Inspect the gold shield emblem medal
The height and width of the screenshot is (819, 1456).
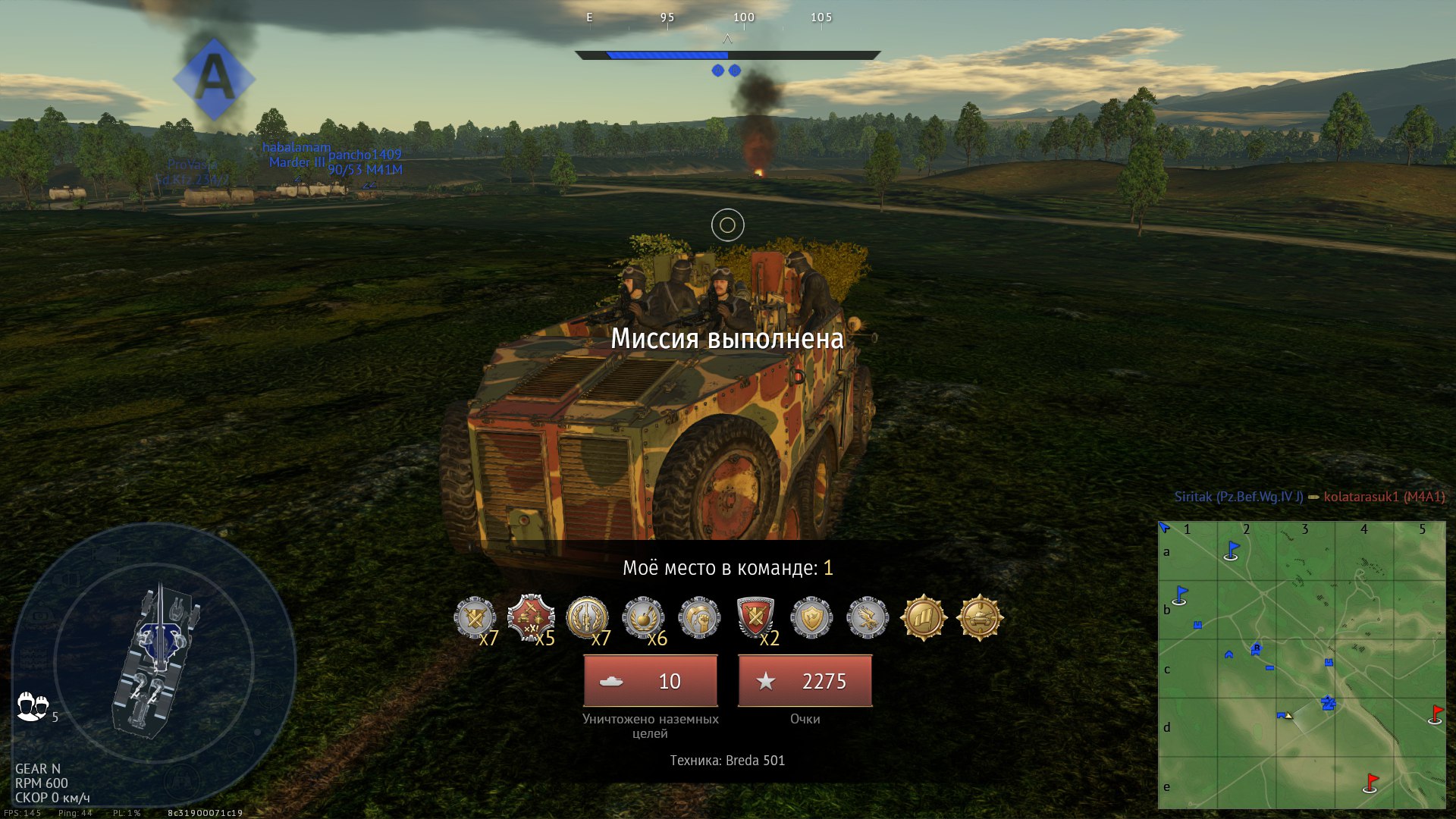[811, 618]
